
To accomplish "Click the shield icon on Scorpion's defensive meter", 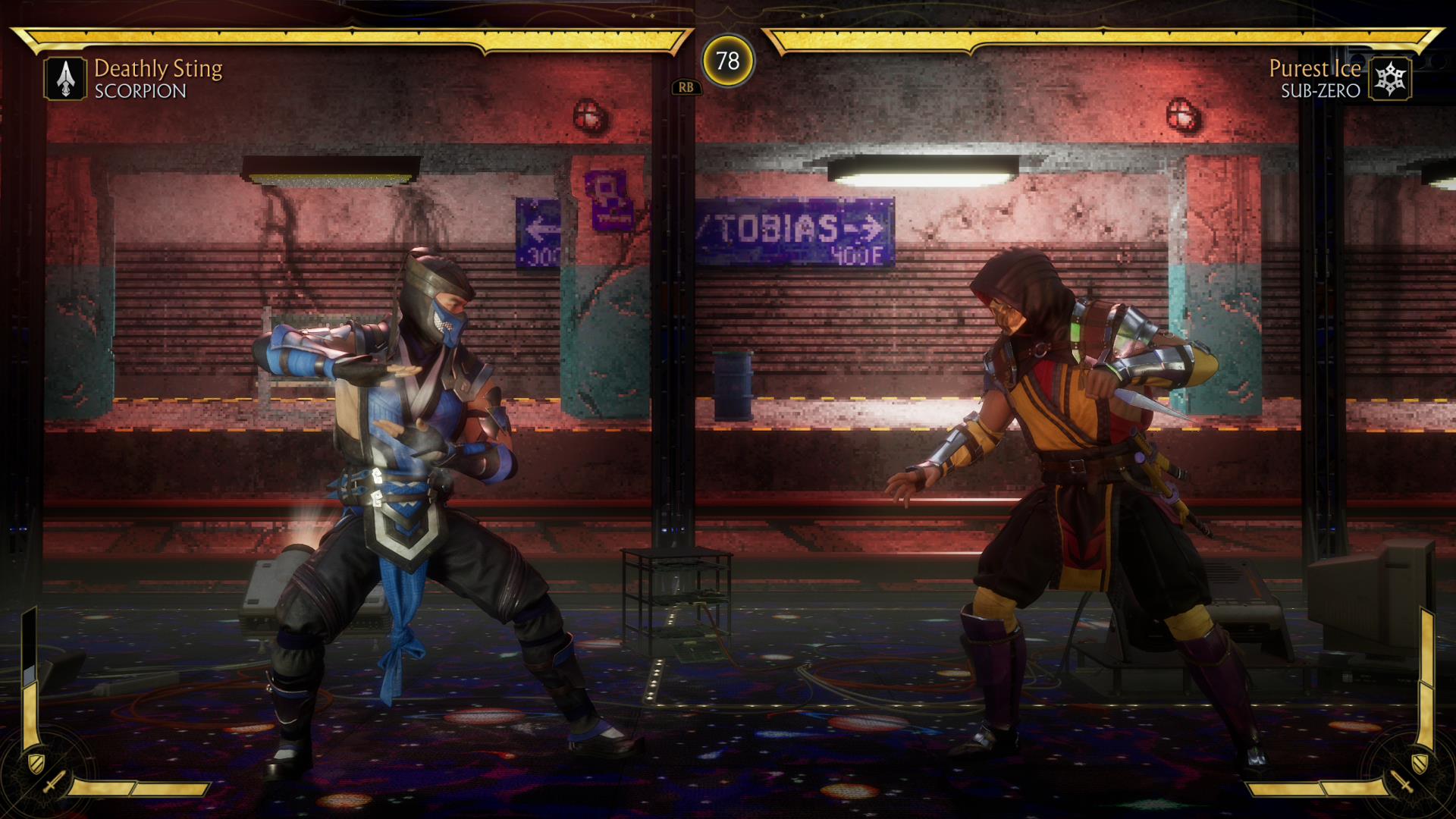I will 36,764.
